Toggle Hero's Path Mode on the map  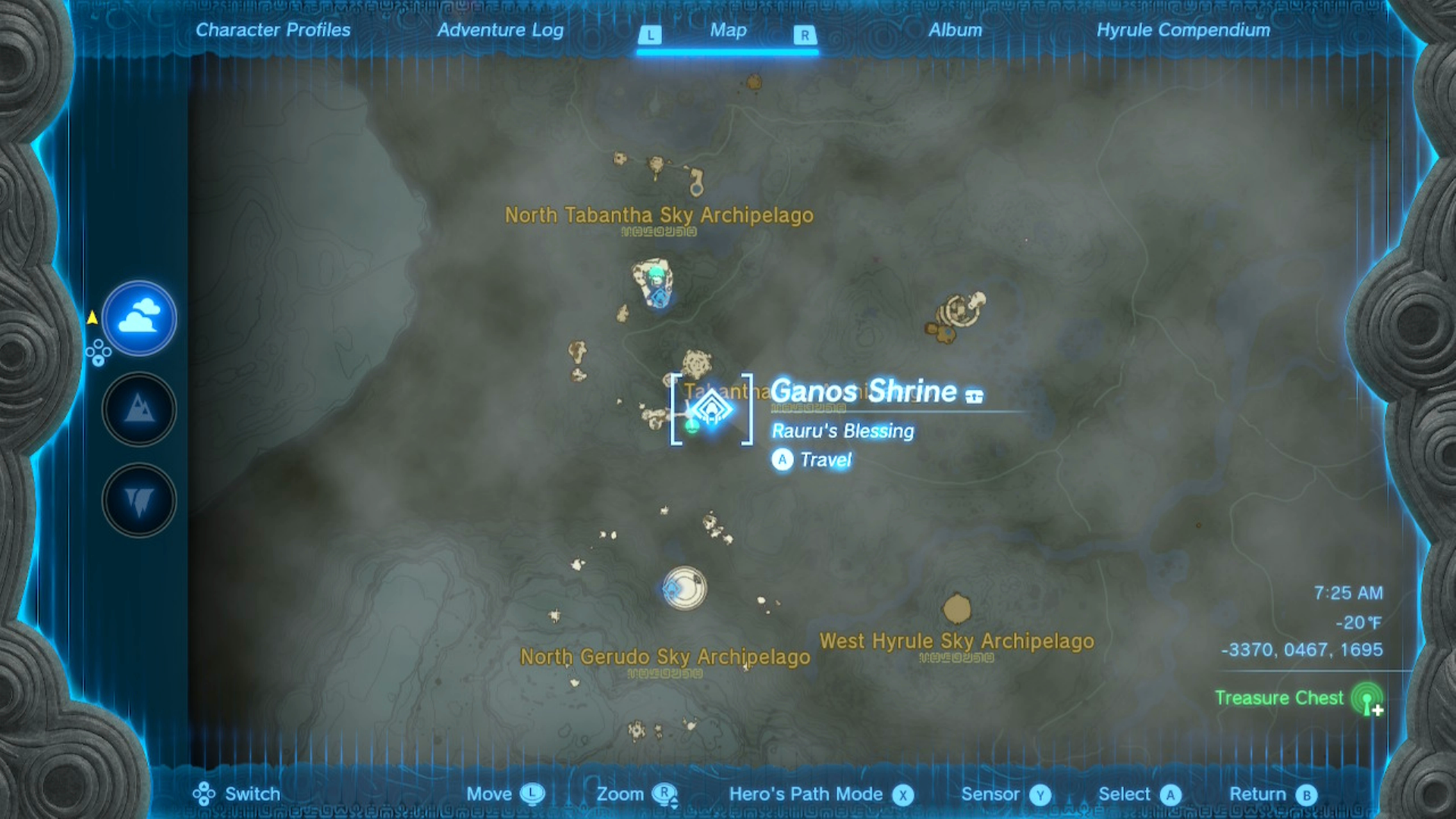point(902,794)
